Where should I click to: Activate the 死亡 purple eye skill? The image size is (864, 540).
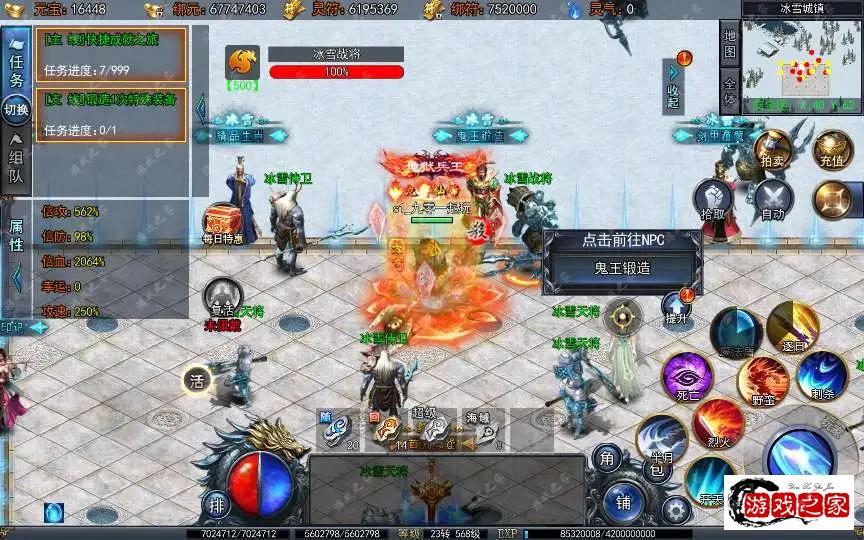tap(686, 378)
